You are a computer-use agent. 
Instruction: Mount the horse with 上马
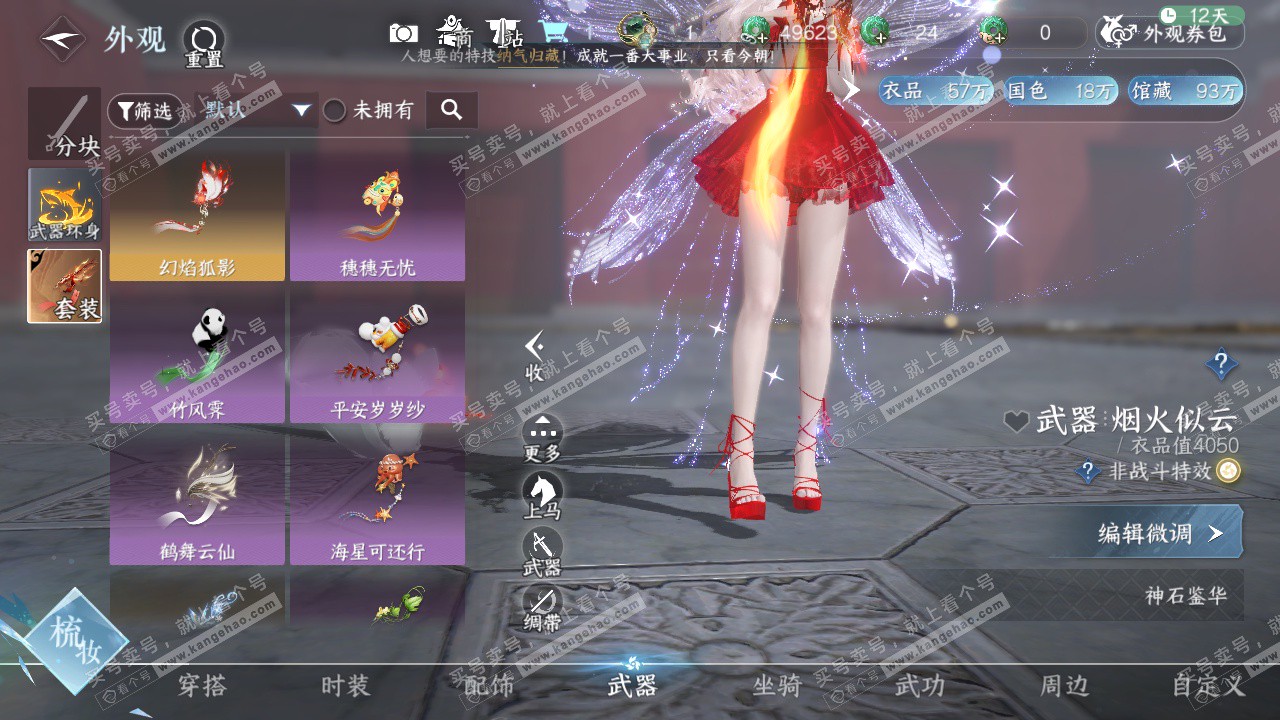(542, 495)
